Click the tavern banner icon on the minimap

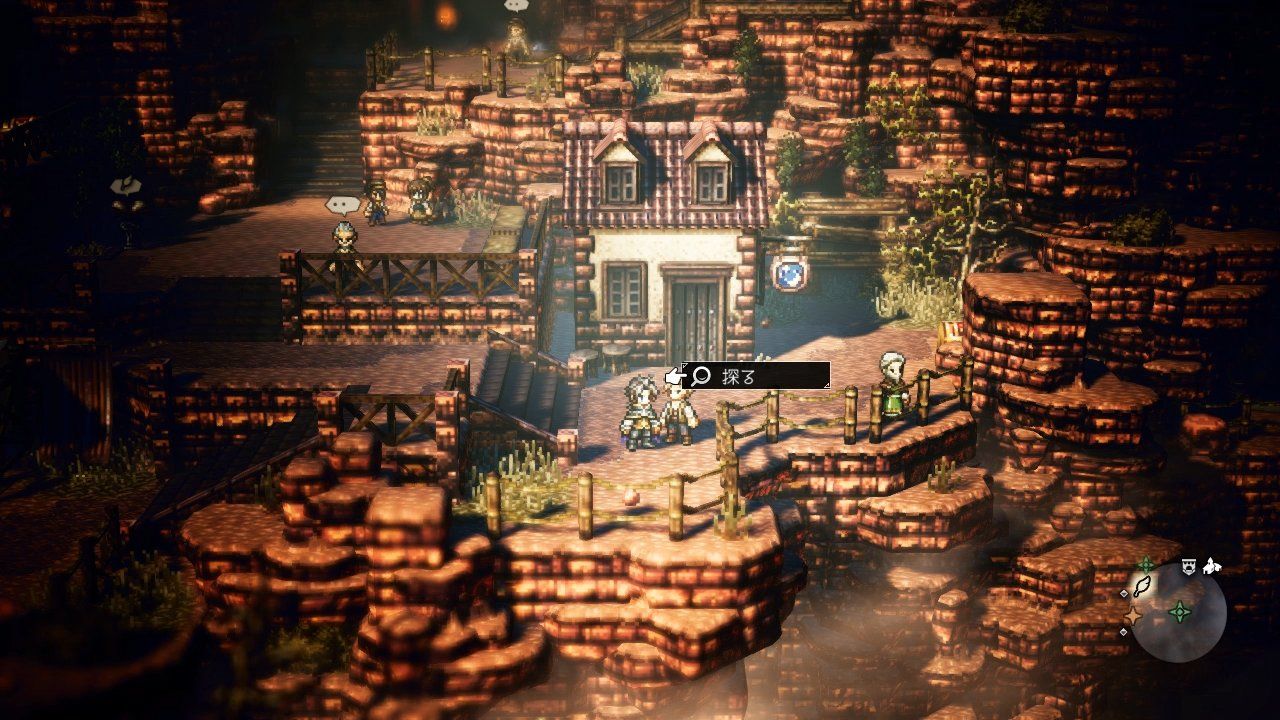pyautogui.click(x=1189, y=566)
